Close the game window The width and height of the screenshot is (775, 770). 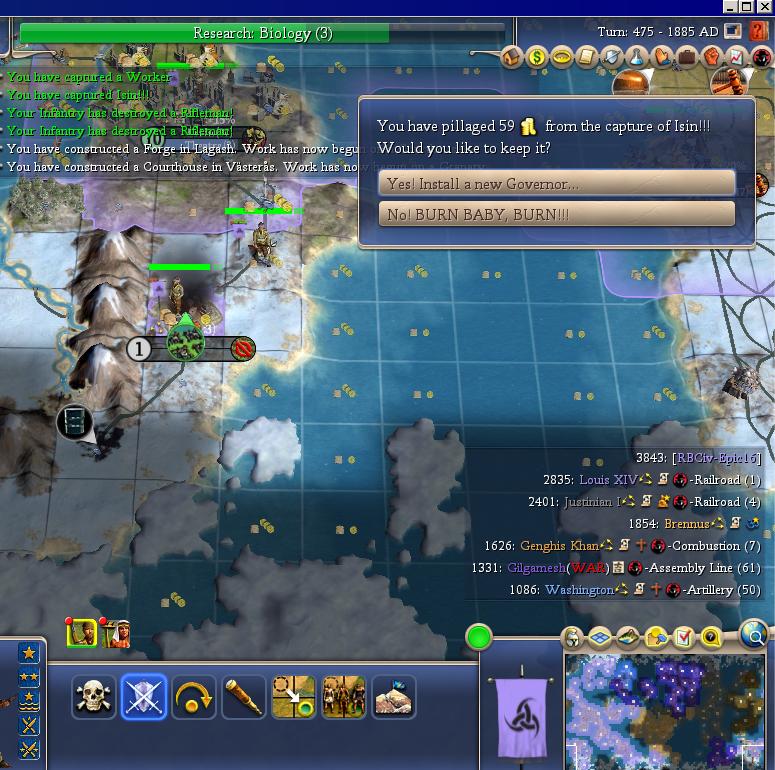click(764, 8)
